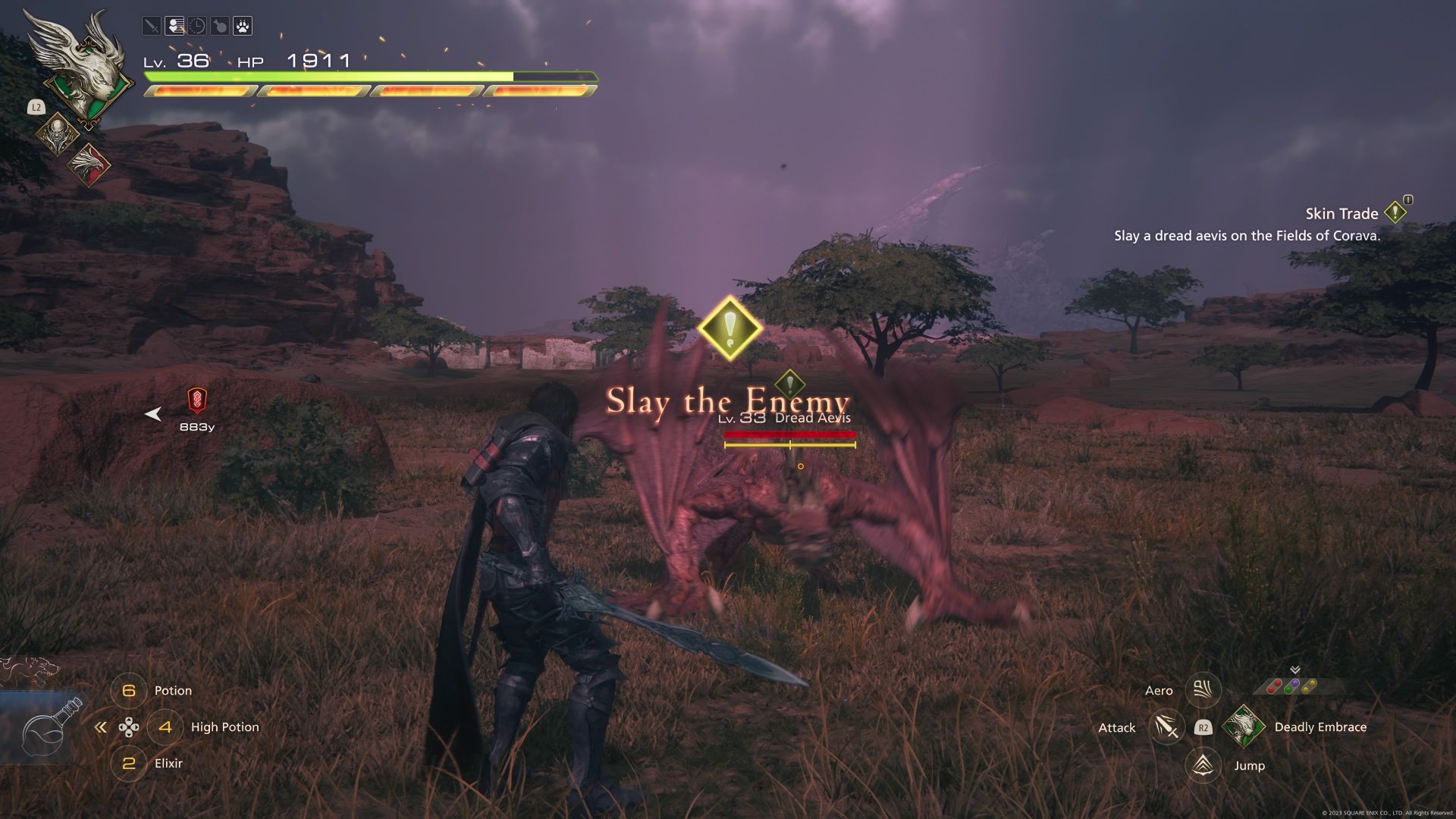The width and height of the screenshot is (1456, 819).
Task: Click the red waypoint marker showing 883y
Action: 197,400
